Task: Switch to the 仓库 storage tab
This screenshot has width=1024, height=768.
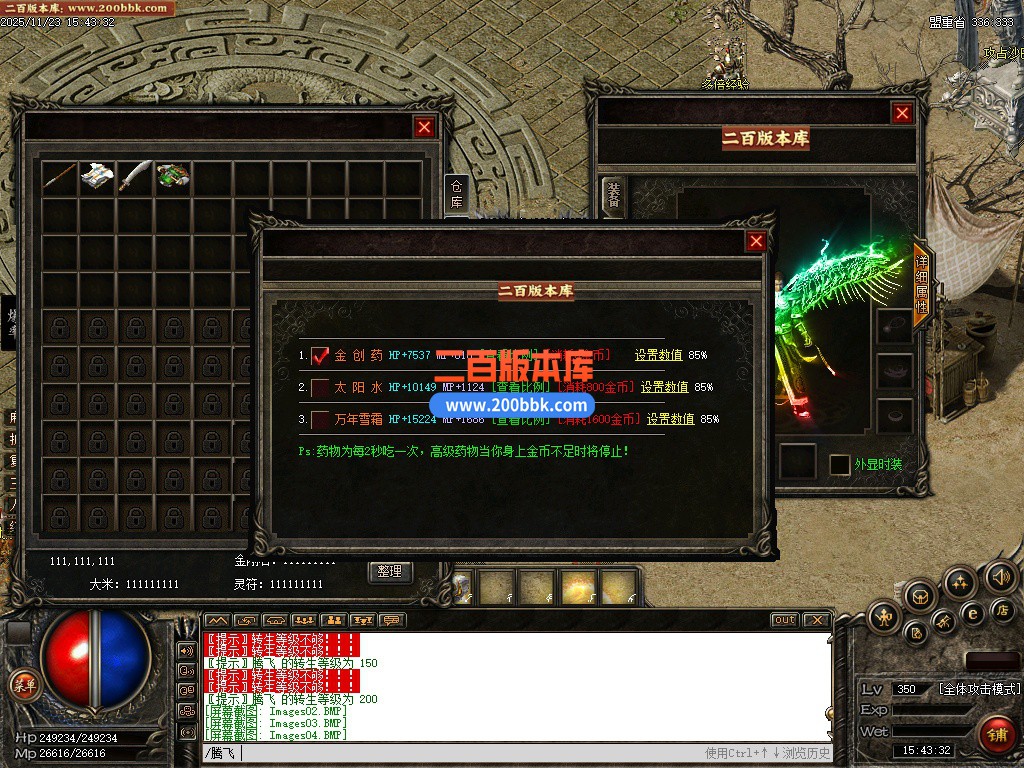Action: point(456,193)
